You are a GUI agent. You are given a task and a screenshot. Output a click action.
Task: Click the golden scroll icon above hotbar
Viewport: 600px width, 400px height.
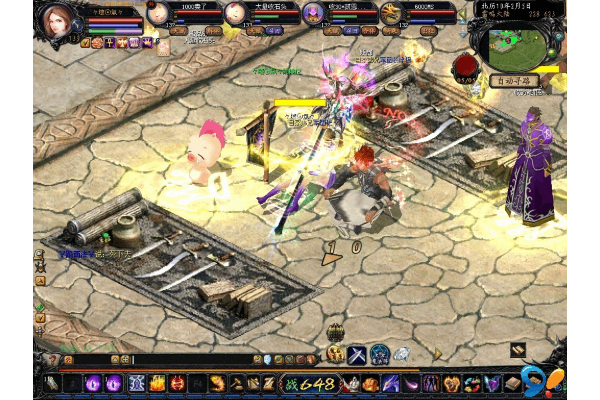(518, 350)
